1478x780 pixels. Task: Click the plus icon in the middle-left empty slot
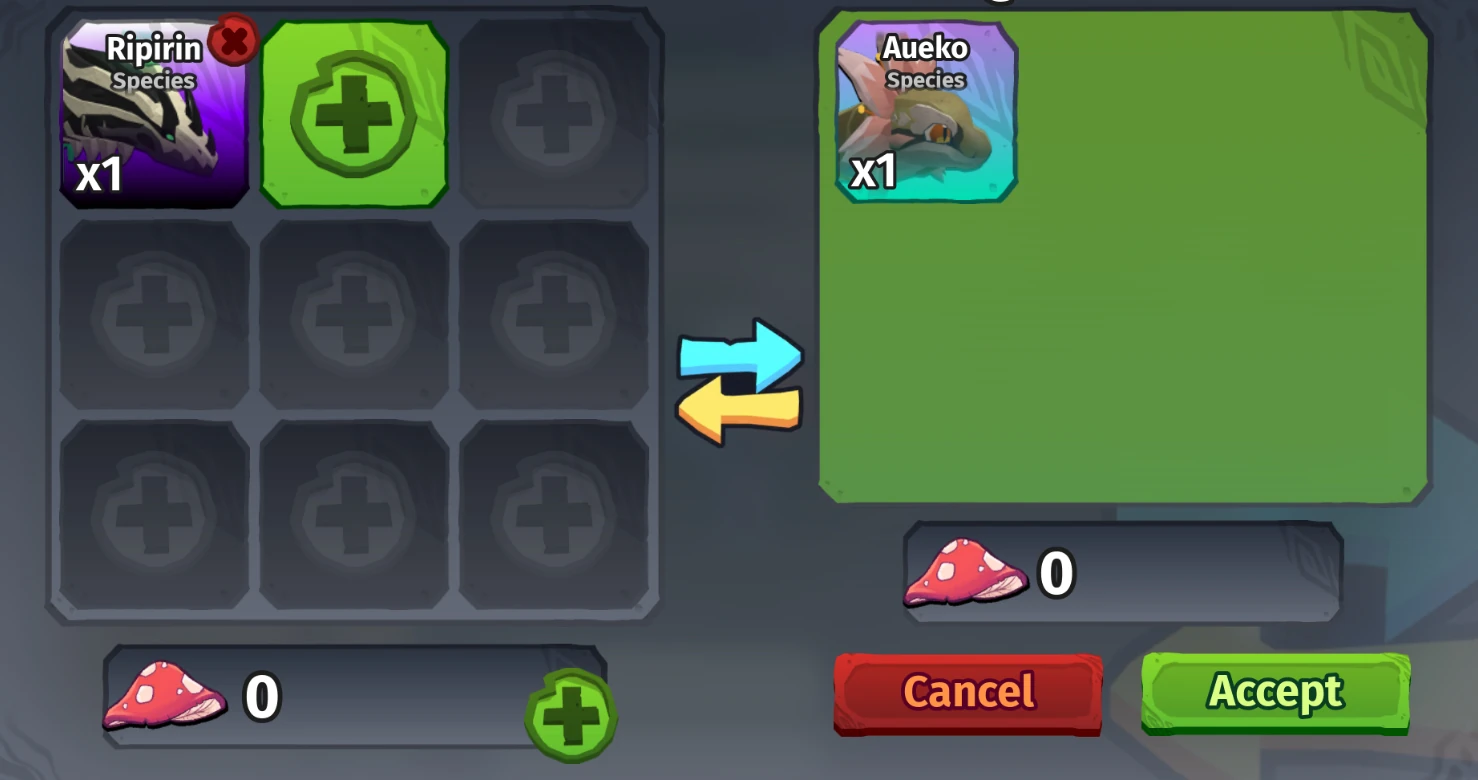[154, 313]
